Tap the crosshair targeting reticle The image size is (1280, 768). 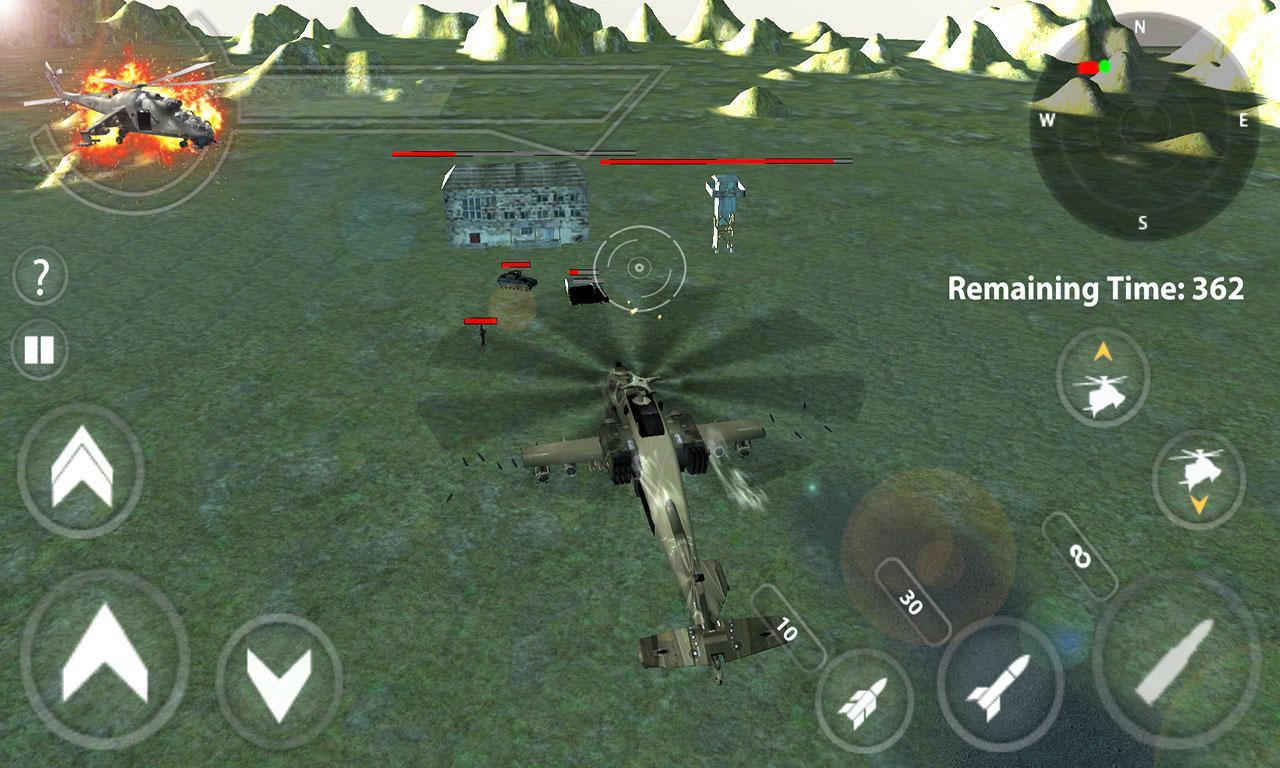coord(637,267)
